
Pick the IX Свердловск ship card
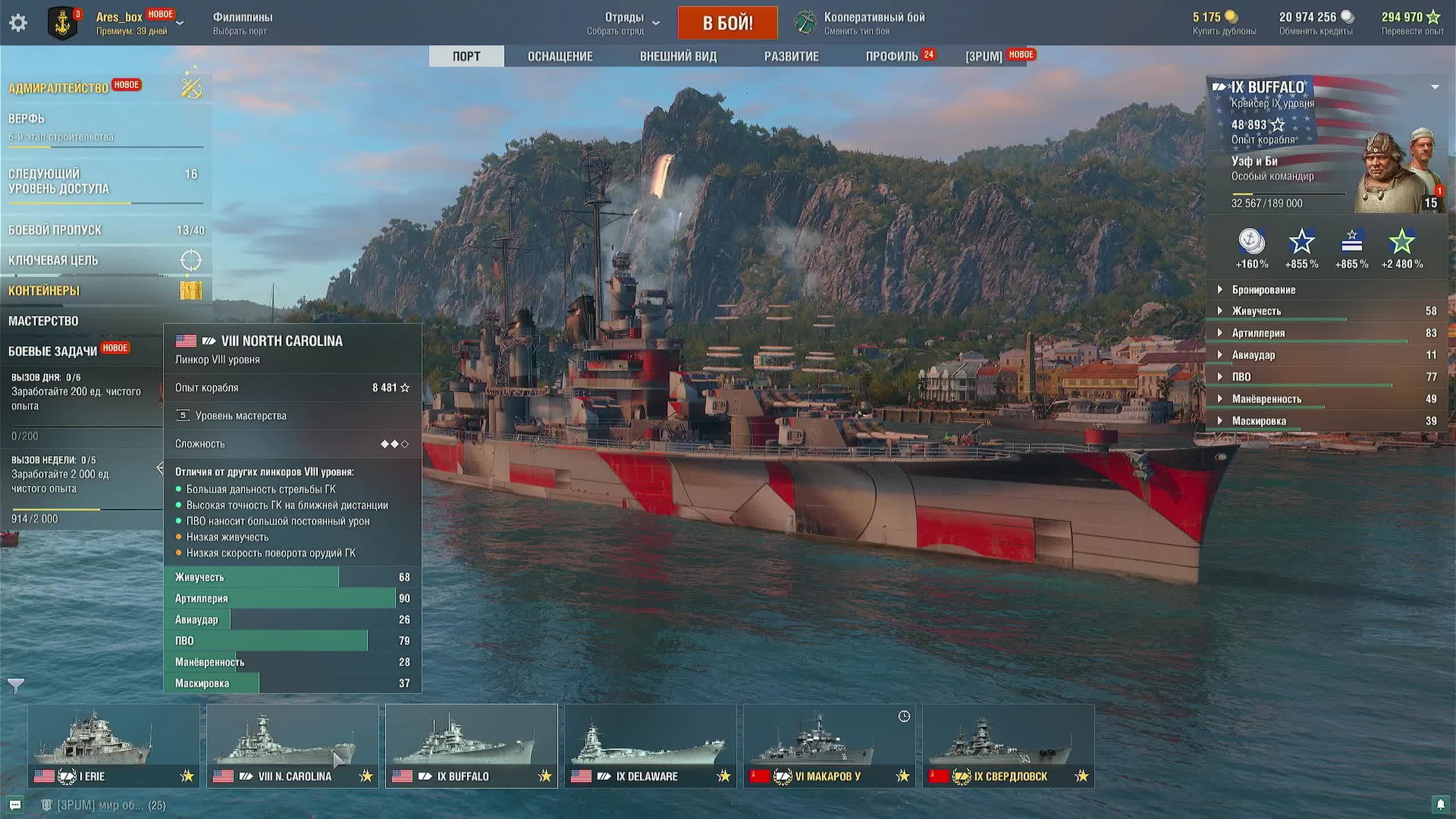click(1008, 746)
